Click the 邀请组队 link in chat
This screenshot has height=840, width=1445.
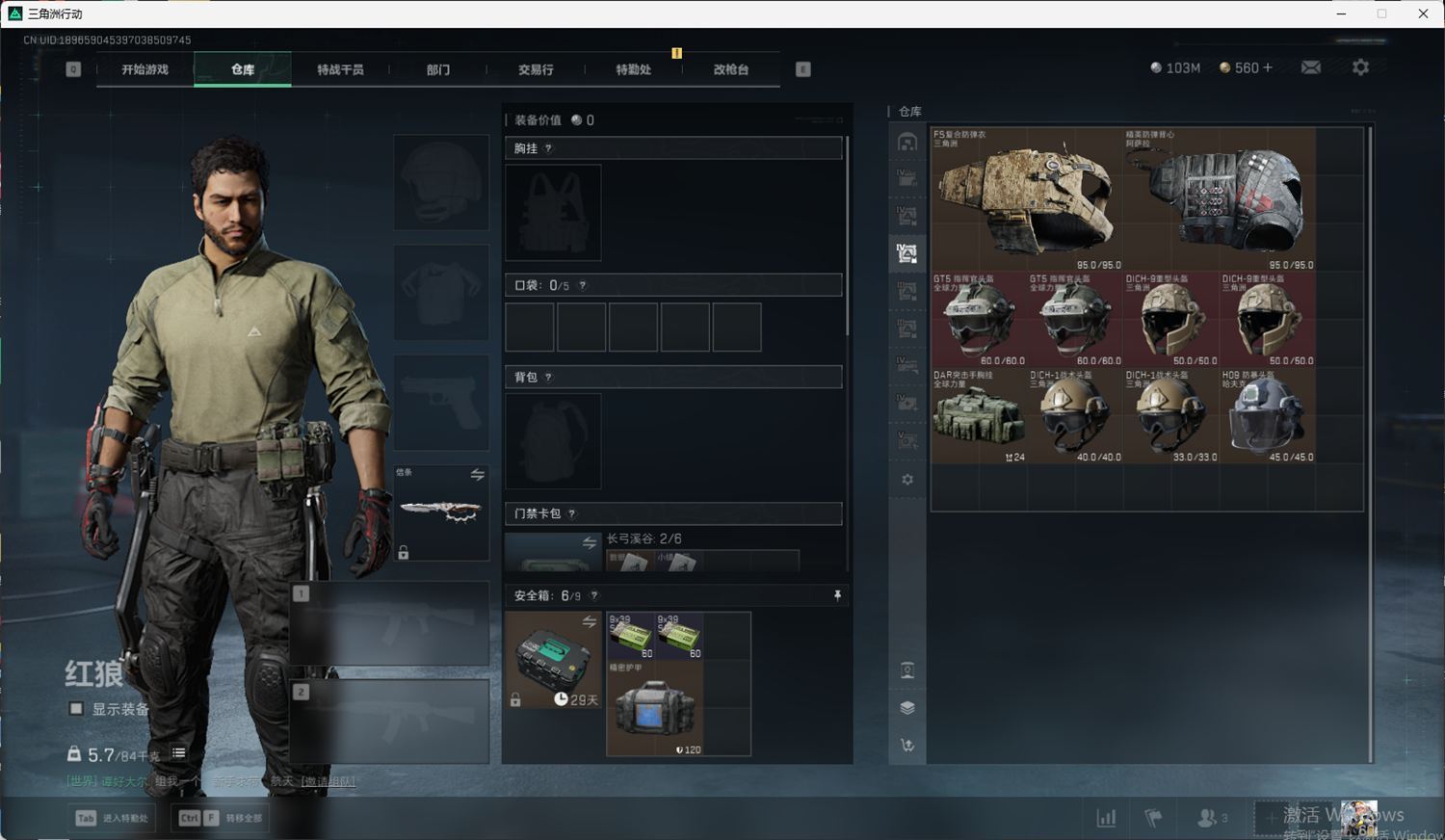point(328,781)
